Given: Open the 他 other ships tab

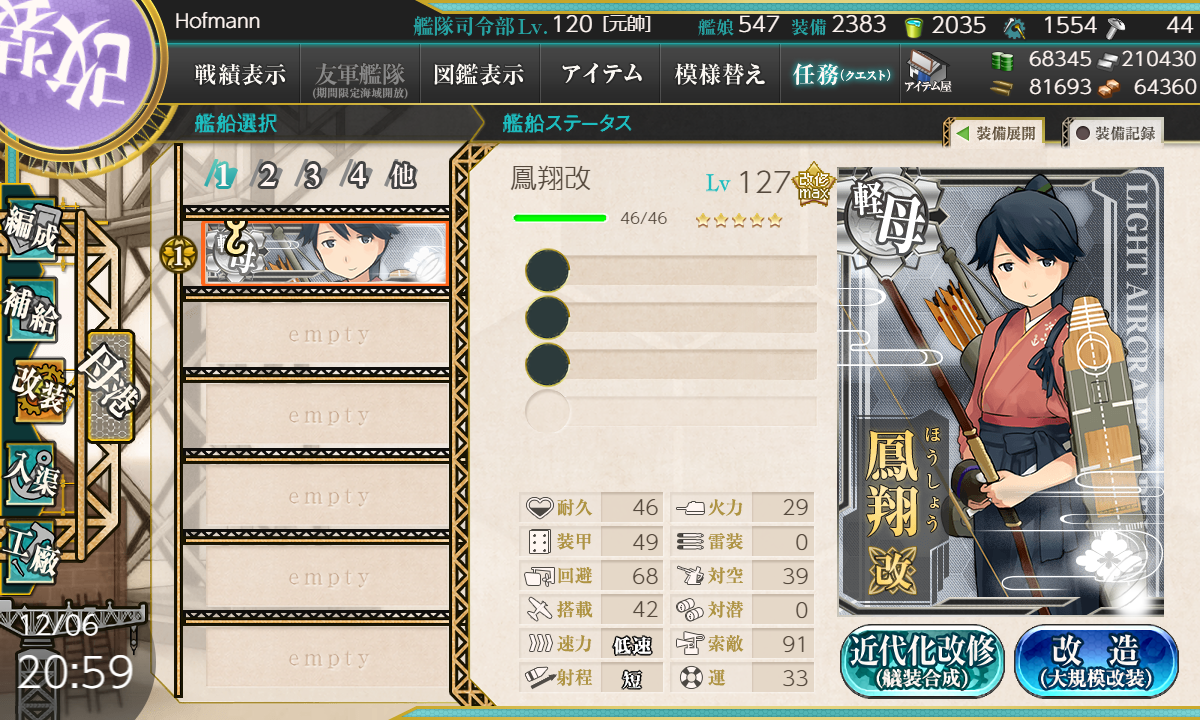Looking at the screenshot, I should [x=402, y=177].
